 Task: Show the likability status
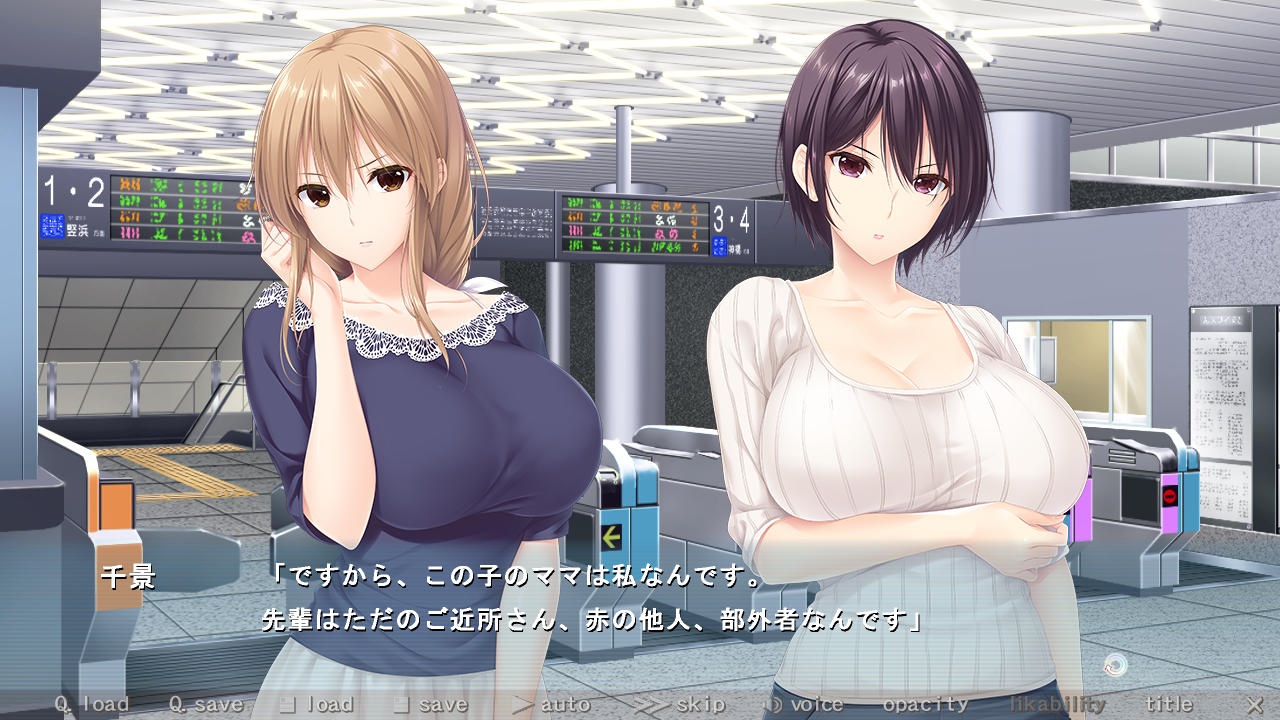point(1058,705)
